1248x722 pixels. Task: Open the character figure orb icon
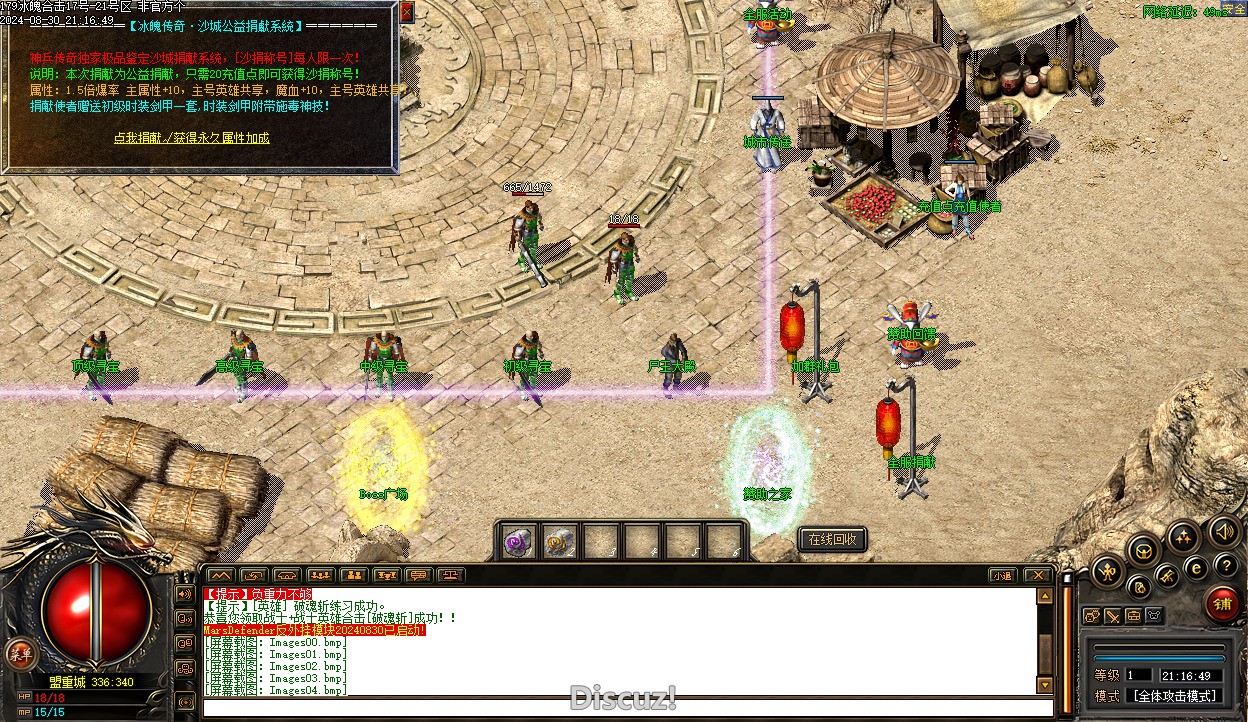(x=1107, y=572)
